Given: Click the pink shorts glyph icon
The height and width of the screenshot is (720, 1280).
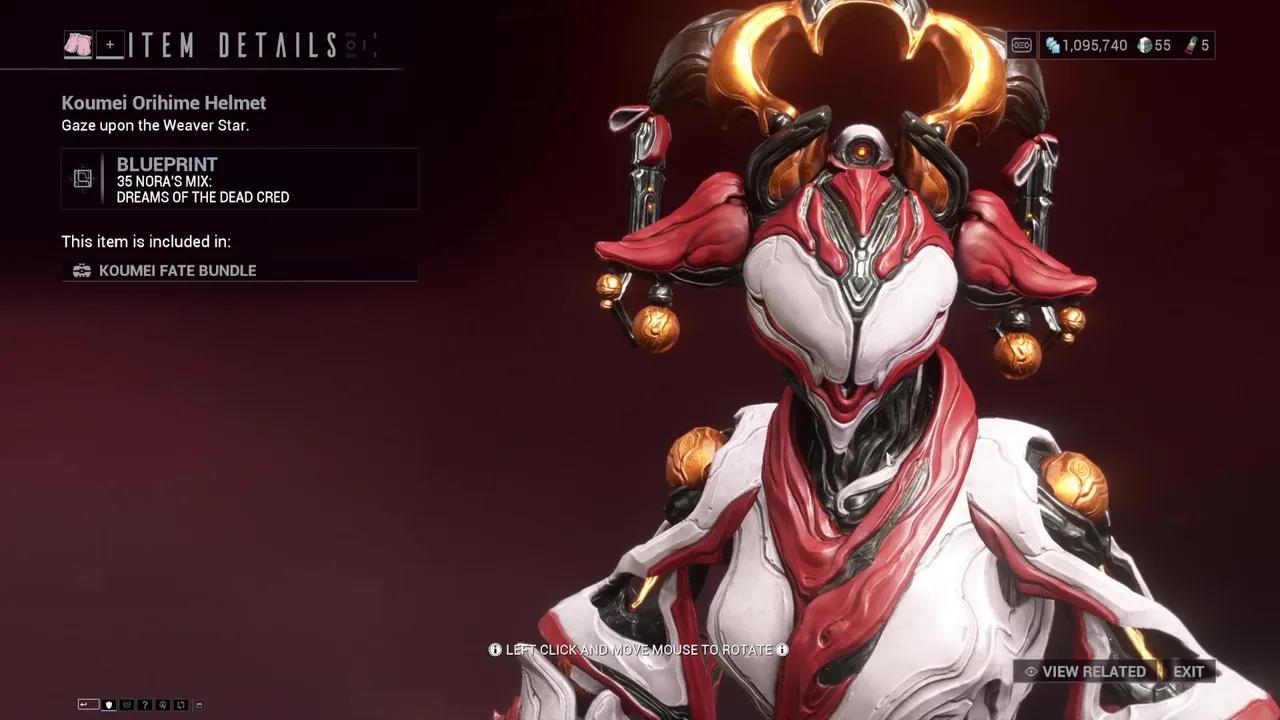Looking at the screenshot, I should tap(78, 44).
